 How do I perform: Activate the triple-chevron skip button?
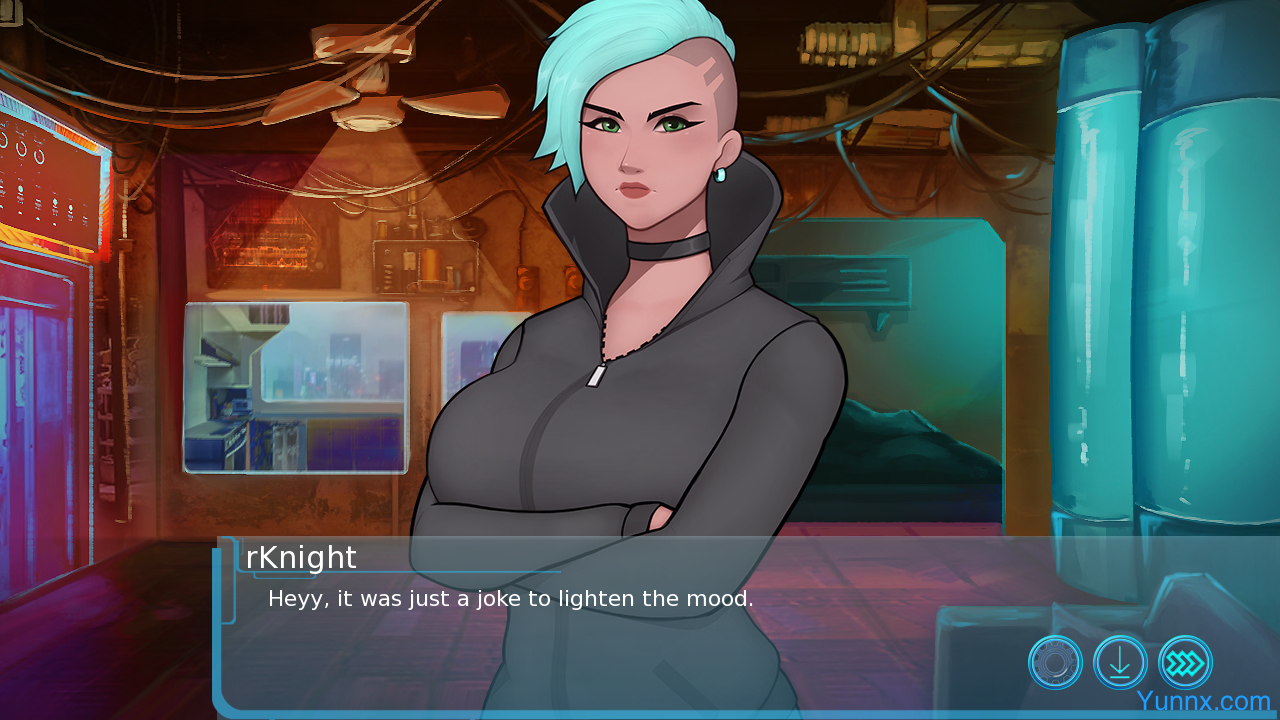pyautogui.click(x=1185, y=662)
